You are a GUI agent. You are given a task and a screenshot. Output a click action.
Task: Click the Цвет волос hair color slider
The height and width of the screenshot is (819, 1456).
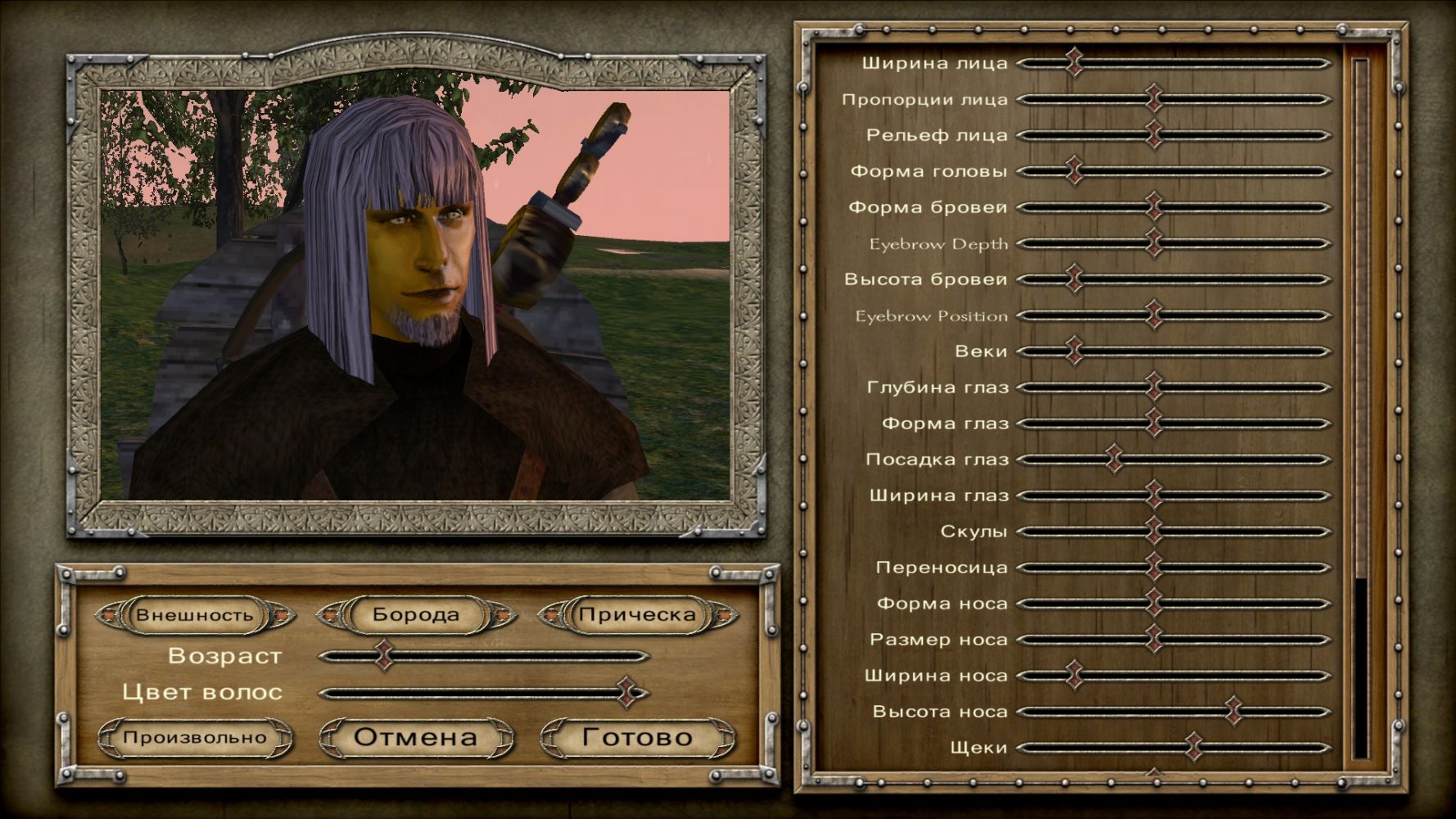628,693
